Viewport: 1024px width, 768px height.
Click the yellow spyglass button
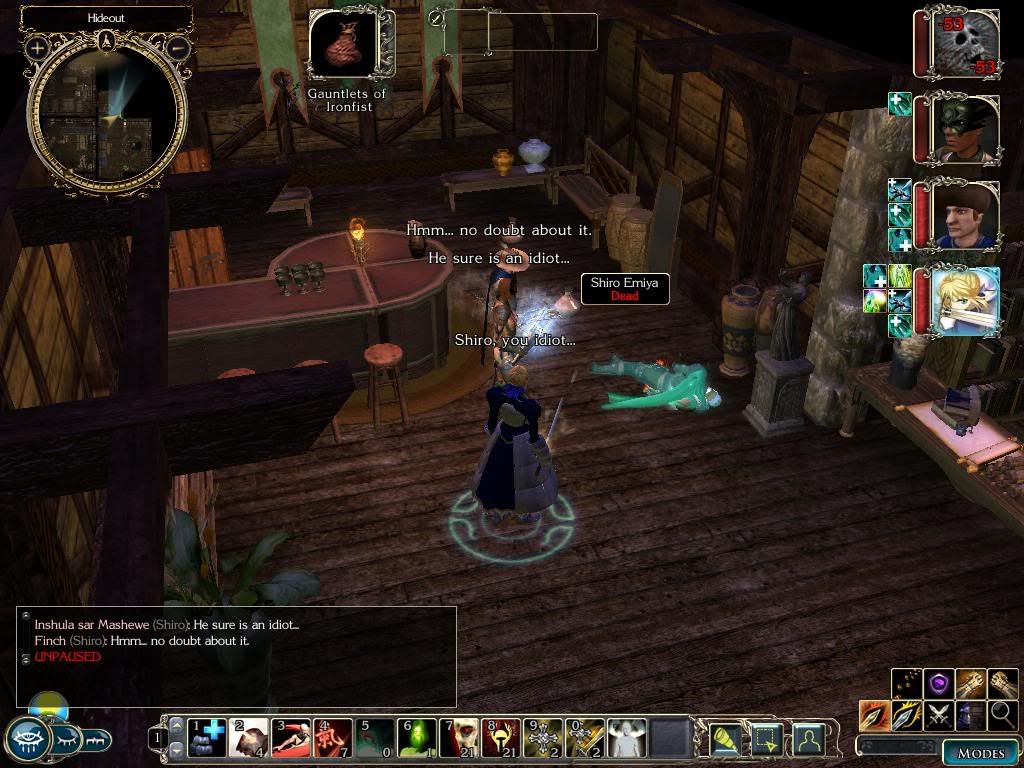point(725,738)
